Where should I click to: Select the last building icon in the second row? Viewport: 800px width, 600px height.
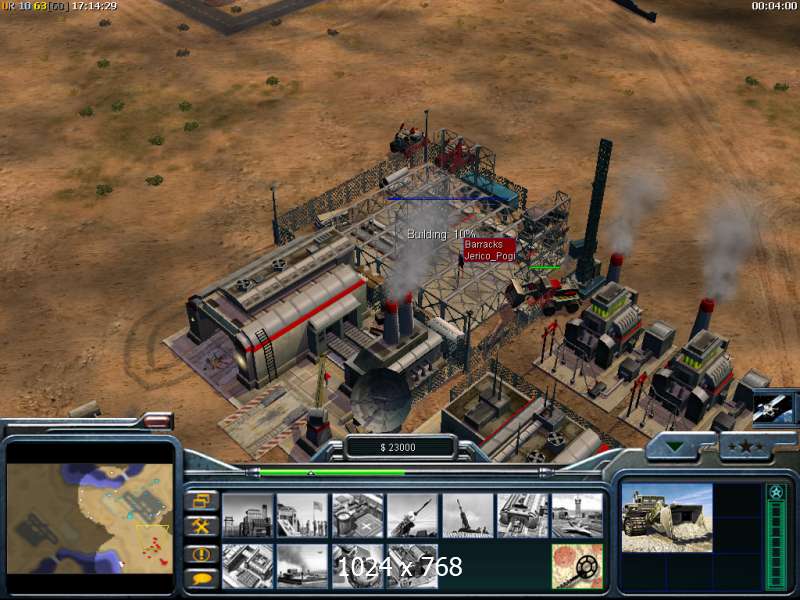click(x=412, y=566)
